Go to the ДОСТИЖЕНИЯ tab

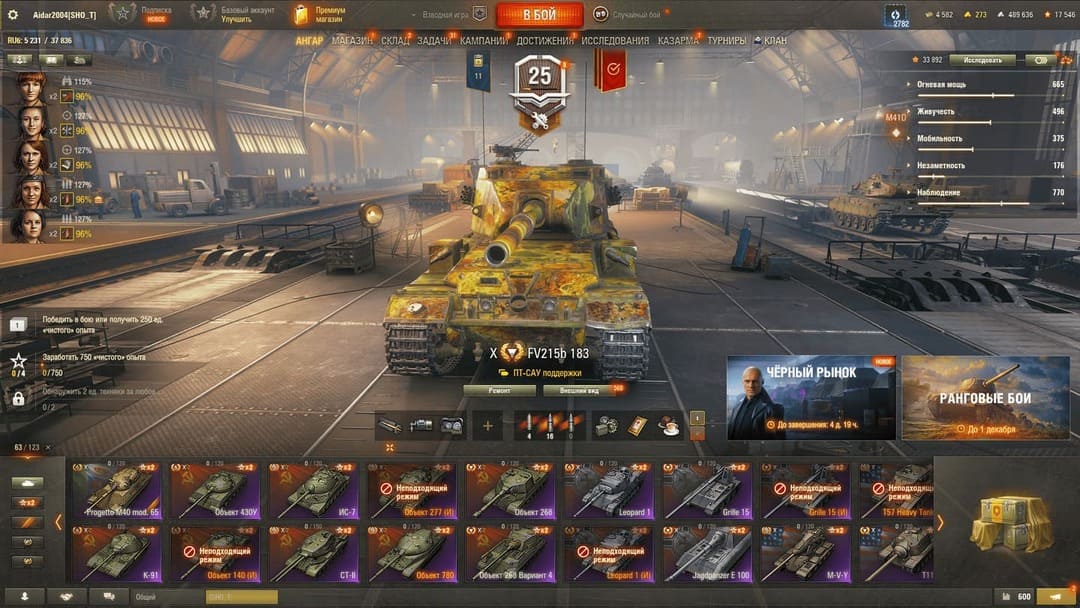(545, 41)
